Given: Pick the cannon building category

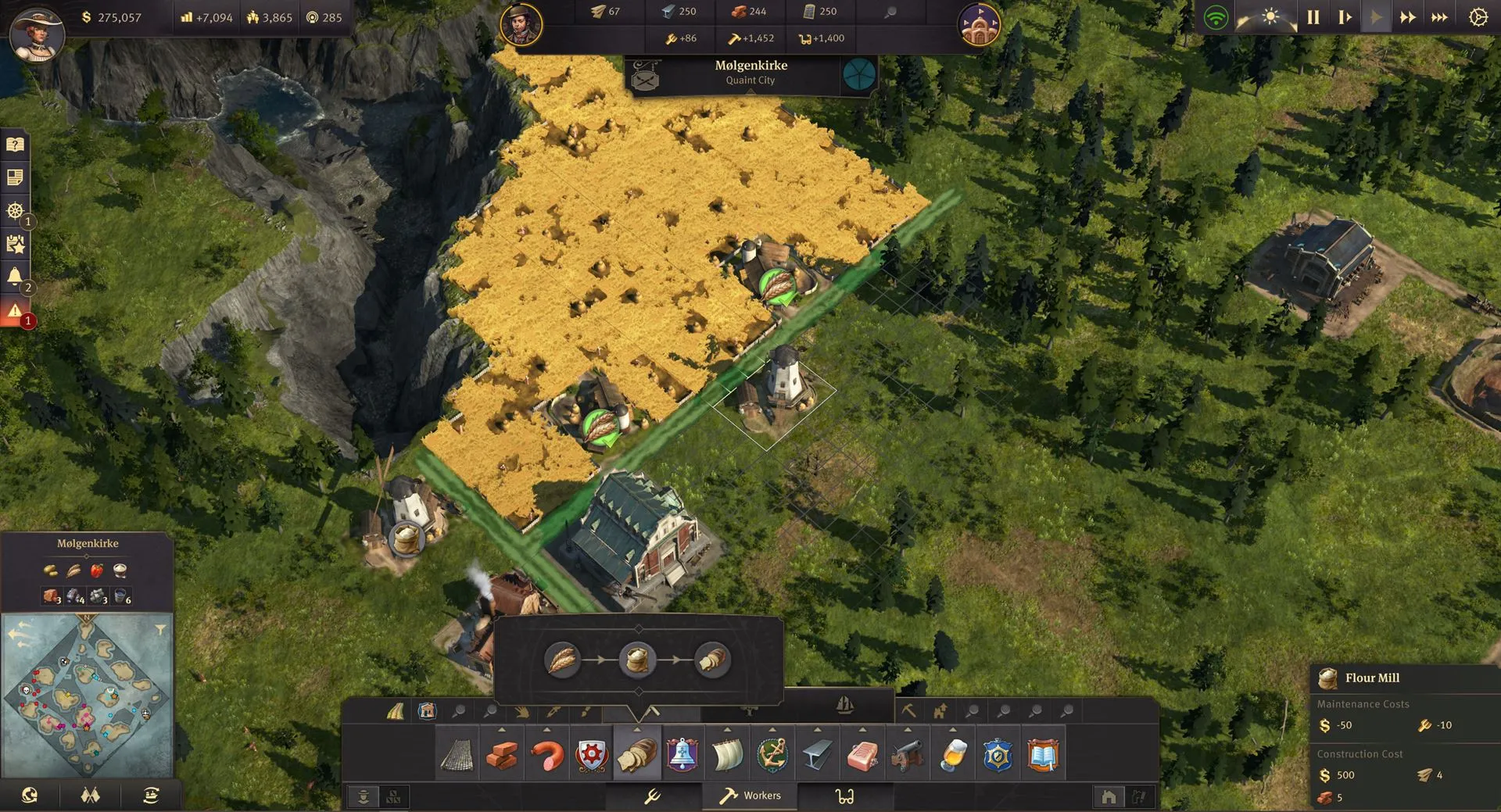Looking at the screenshot, I should [908, 756].
